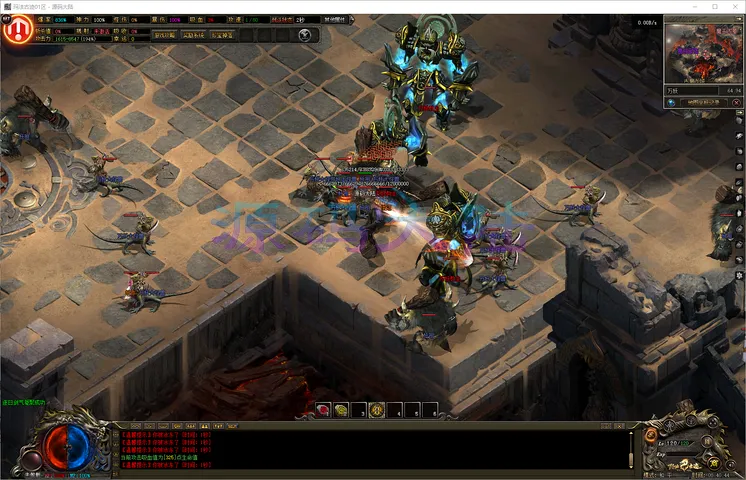This screenshot has width=746, height=480.
Task: Use the gold item in the second hotbar slot
Action: click(341, 410)
